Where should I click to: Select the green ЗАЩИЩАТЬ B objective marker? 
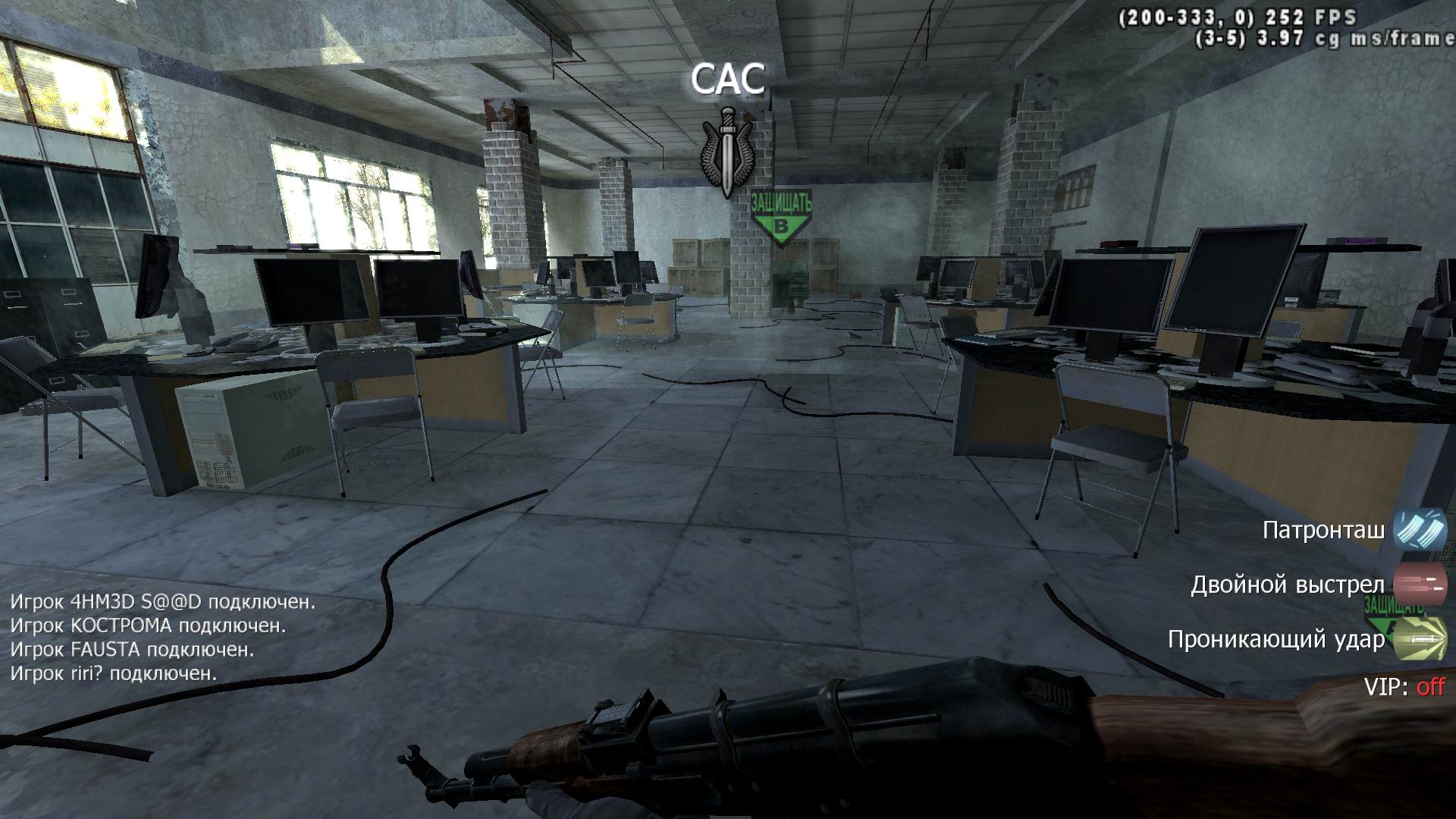pos(780,217)
